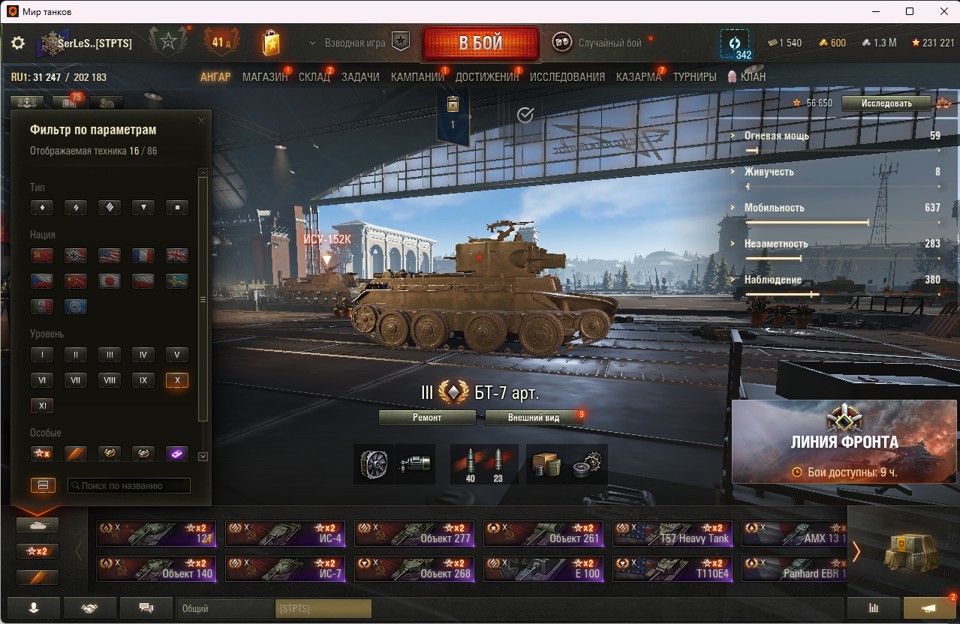Open the ИССЛЕДОВАНИЯ tab
Viewport: 960px width, 624px height.
(567, 77)
